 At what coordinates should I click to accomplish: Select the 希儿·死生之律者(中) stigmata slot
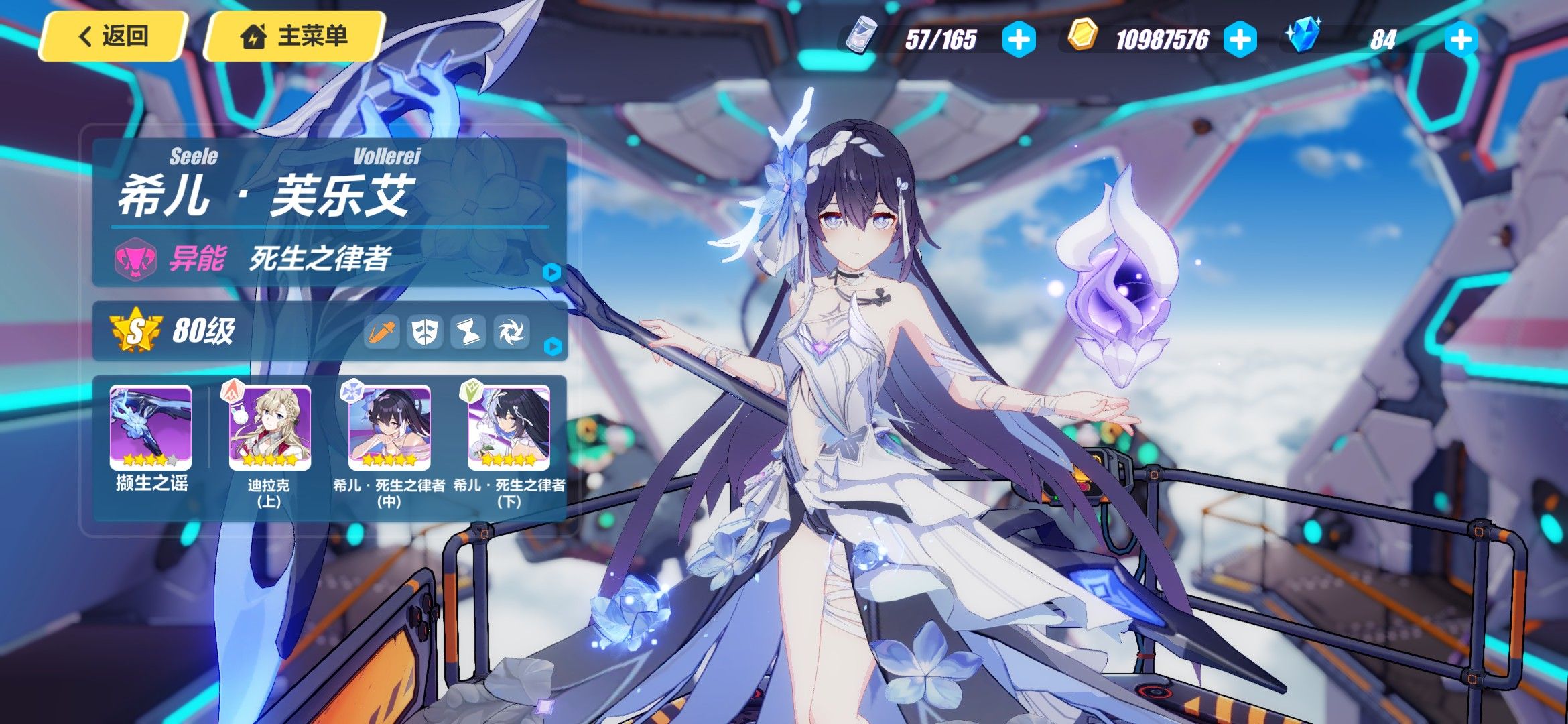pyautogui.click(x=389, y=428)
